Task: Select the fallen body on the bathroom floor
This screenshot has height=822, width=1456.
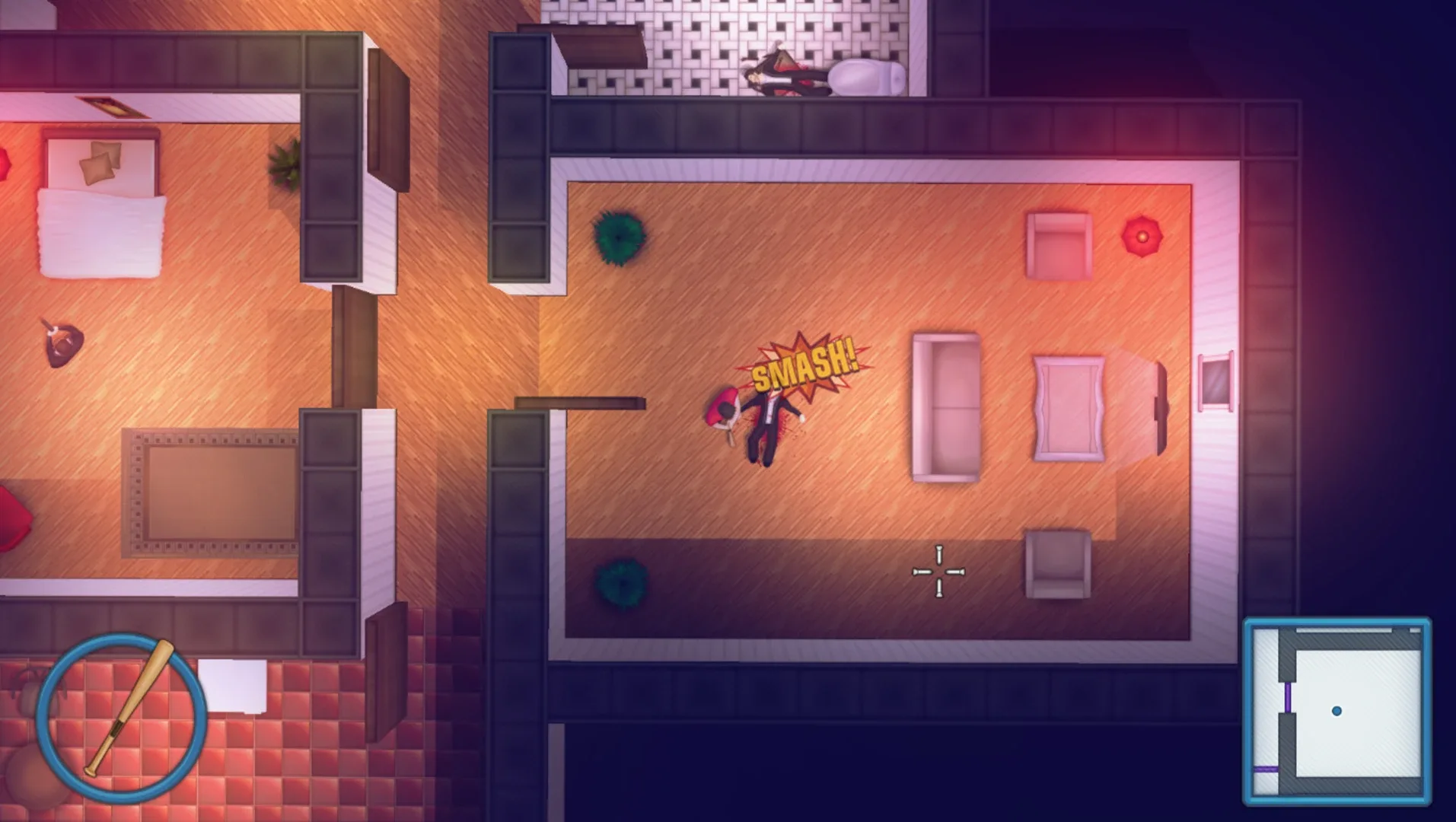Action: coord(784,72)
